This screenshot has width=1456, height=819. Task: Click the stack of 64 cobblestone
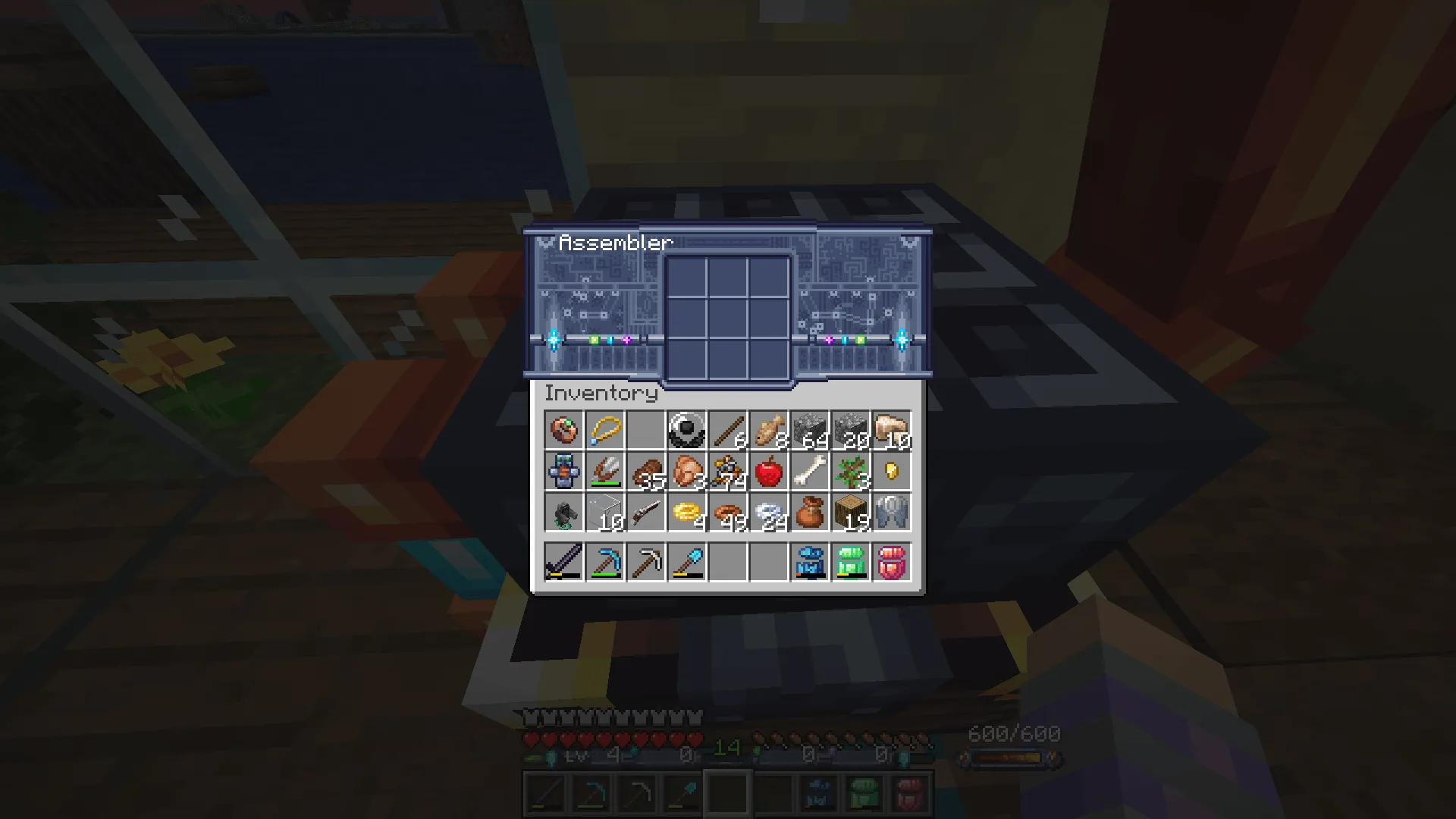tap(811, 429)
